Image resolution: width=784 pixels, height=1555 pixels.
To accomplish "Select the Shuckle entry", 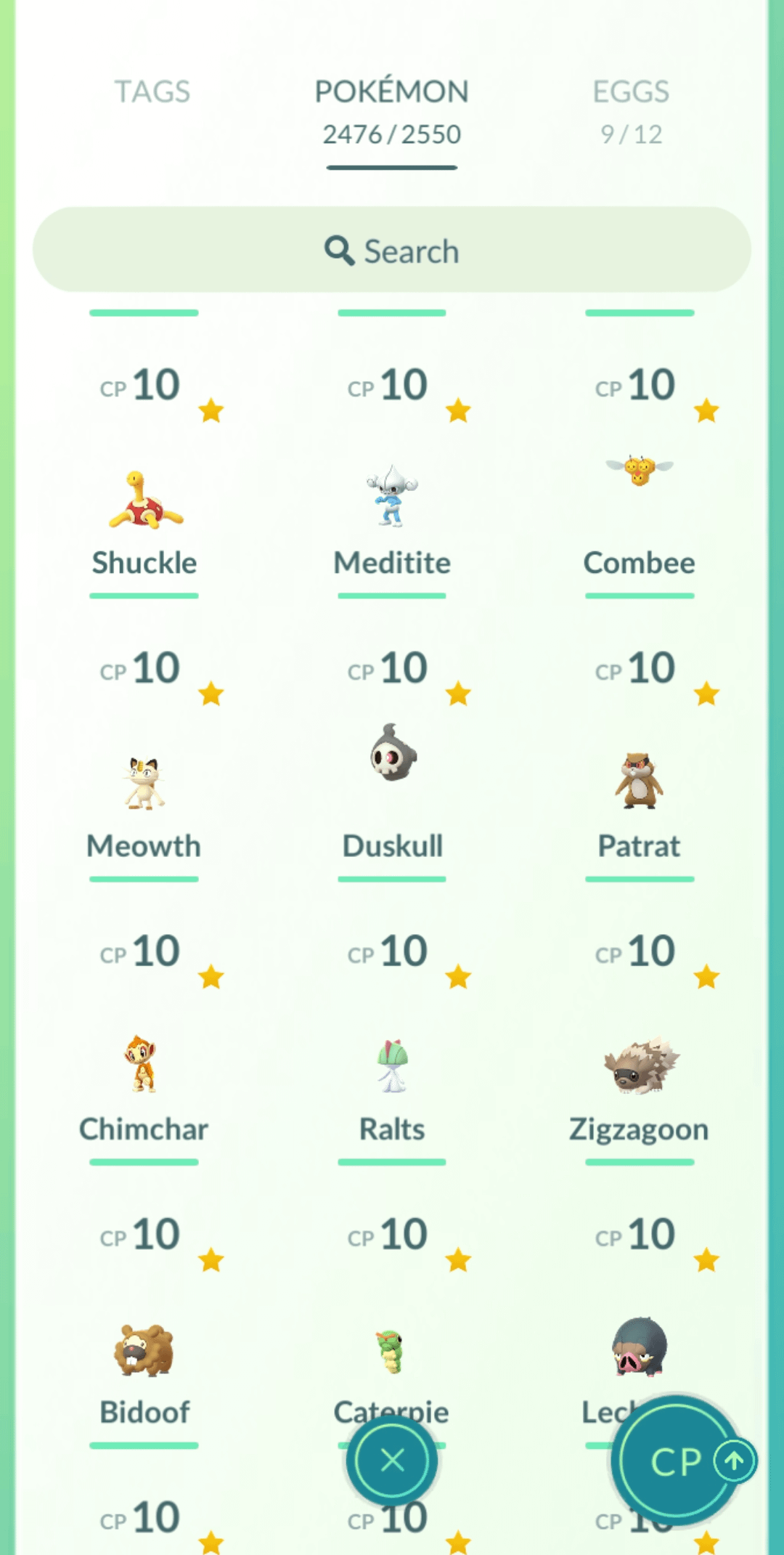I will point(145,501).
